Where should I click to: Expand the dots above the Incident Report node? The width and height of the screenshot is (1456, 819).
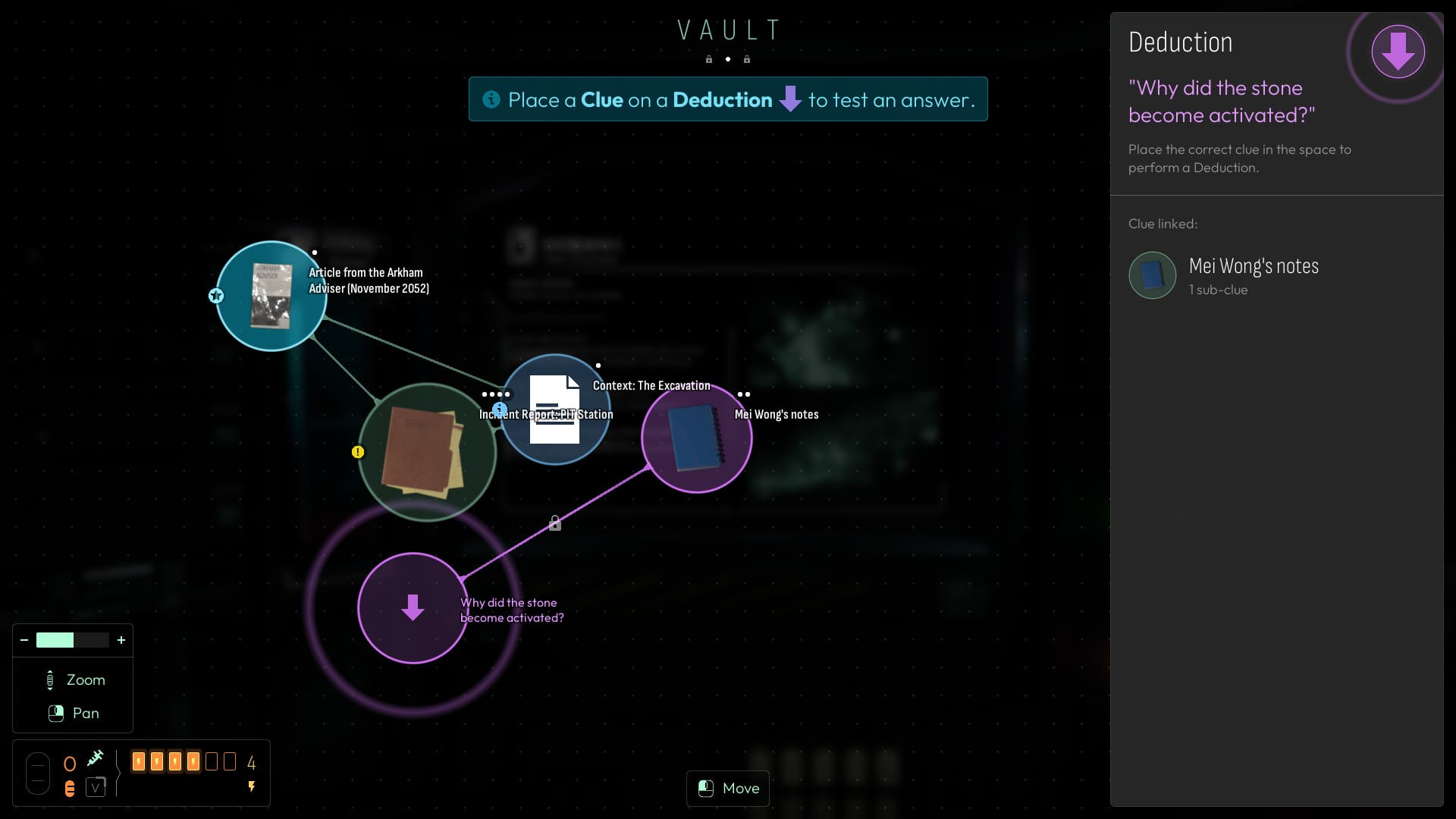click(497, 394)
